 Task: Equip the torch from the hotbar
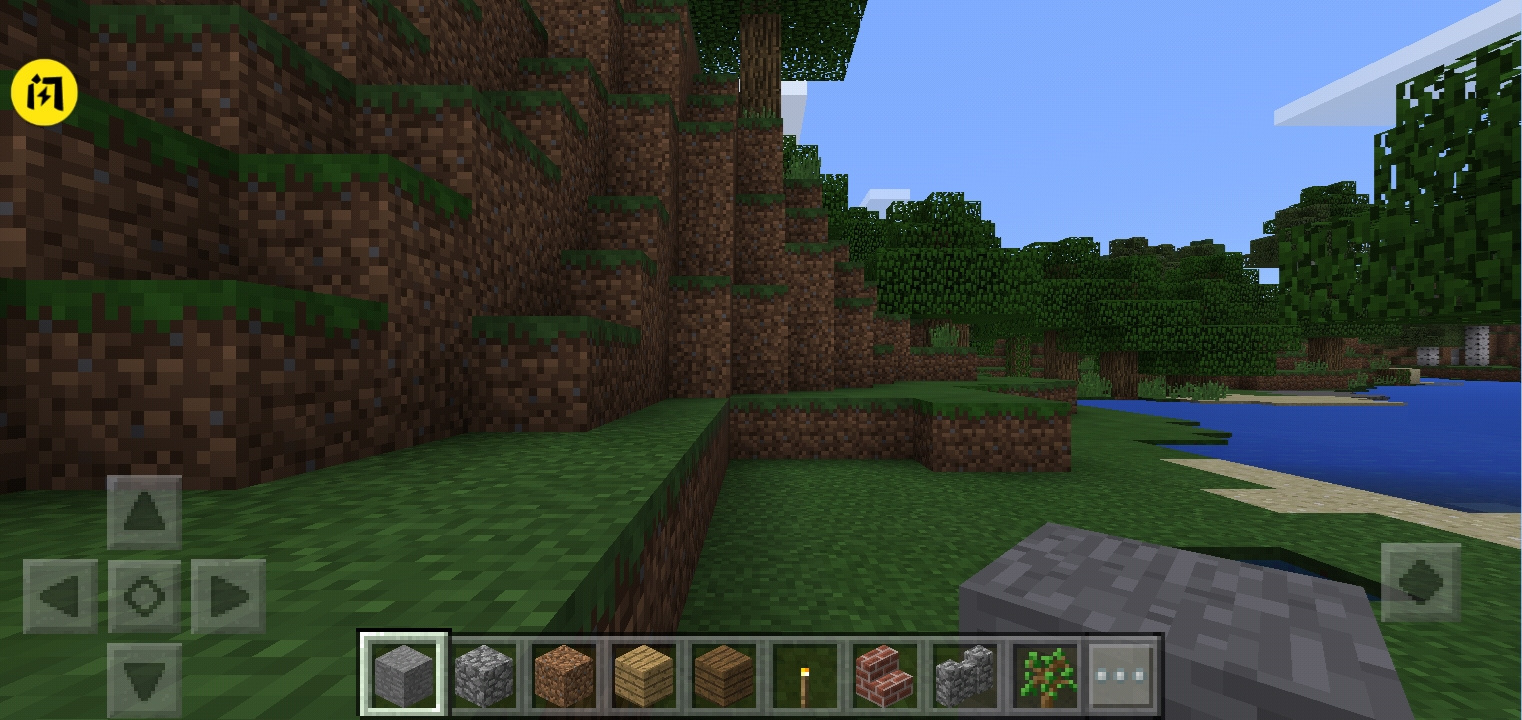tap(803, 672)
